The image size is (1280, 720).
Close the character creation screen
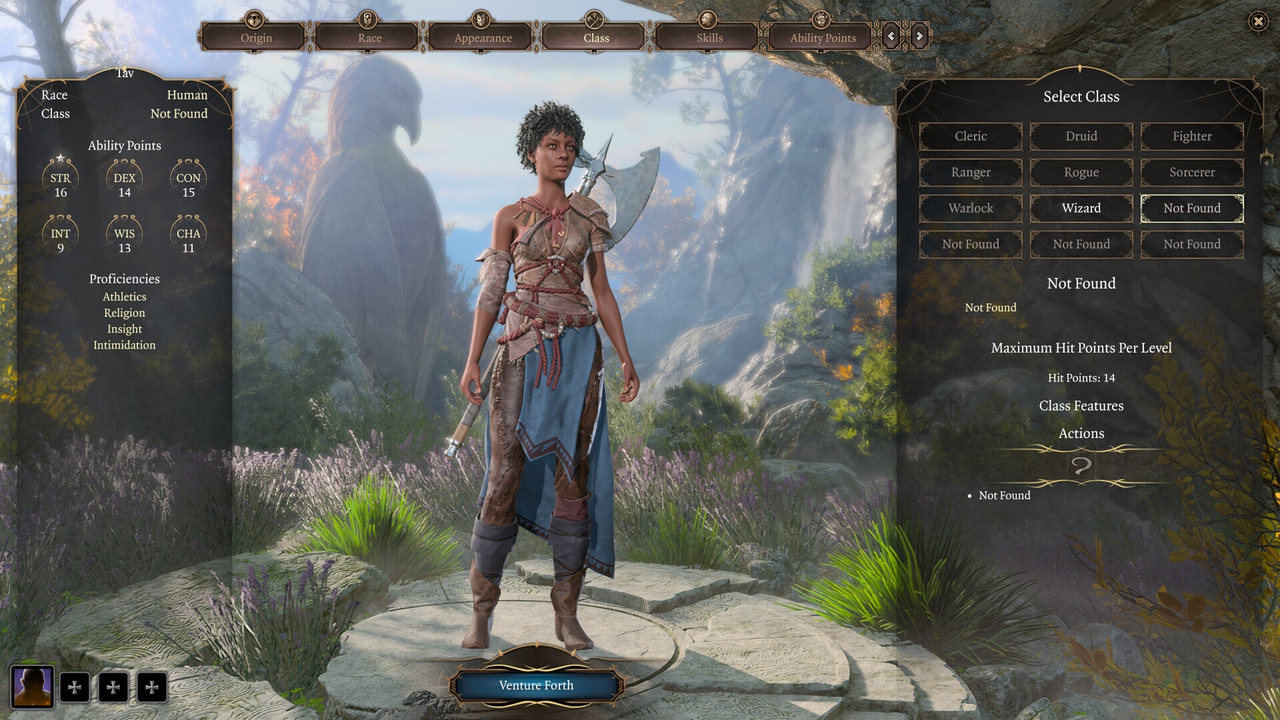pos(1258,21)
